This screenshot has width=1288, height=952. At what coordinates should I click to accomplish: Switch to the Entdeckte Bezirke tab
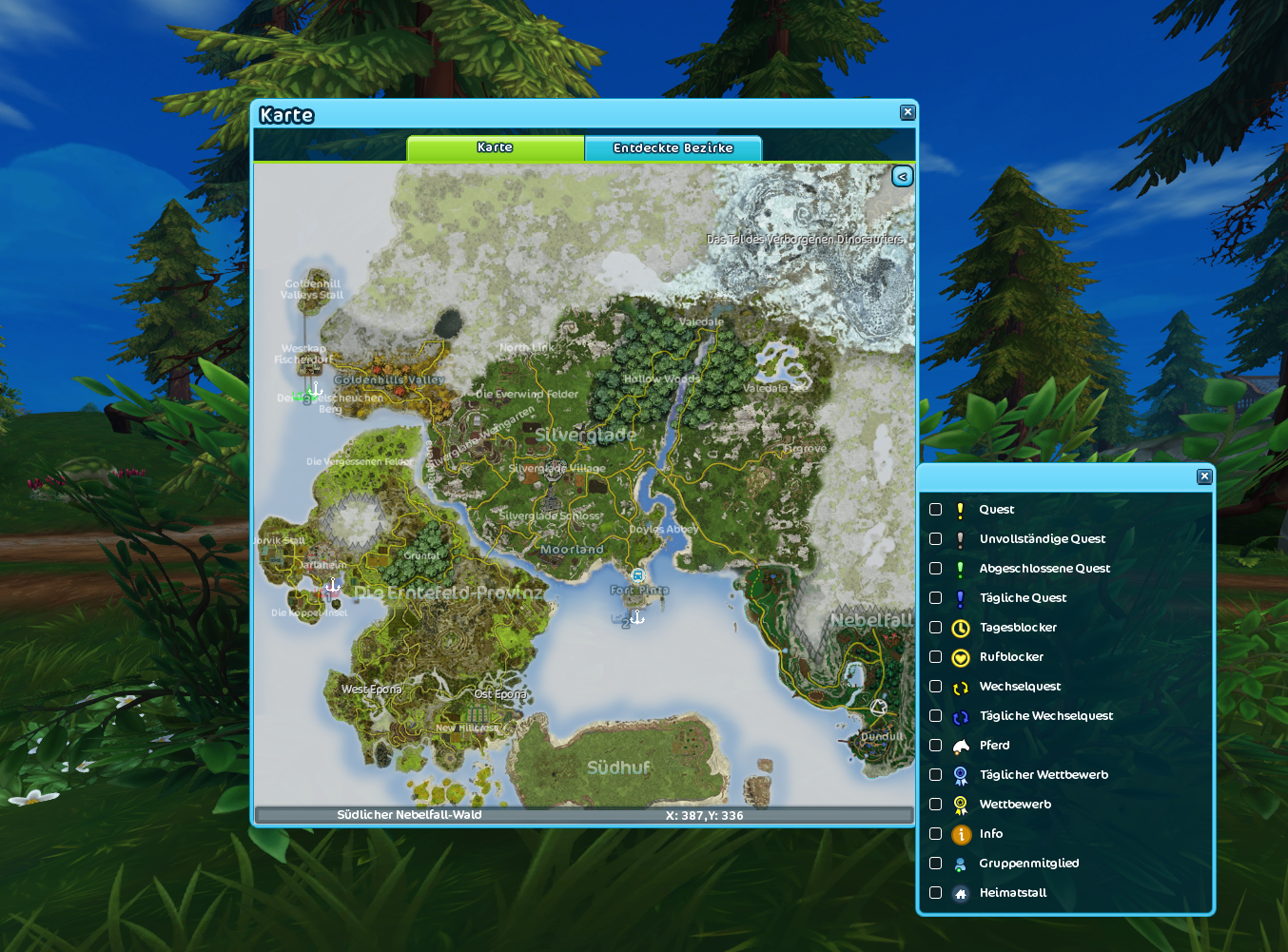pos(673,148)
